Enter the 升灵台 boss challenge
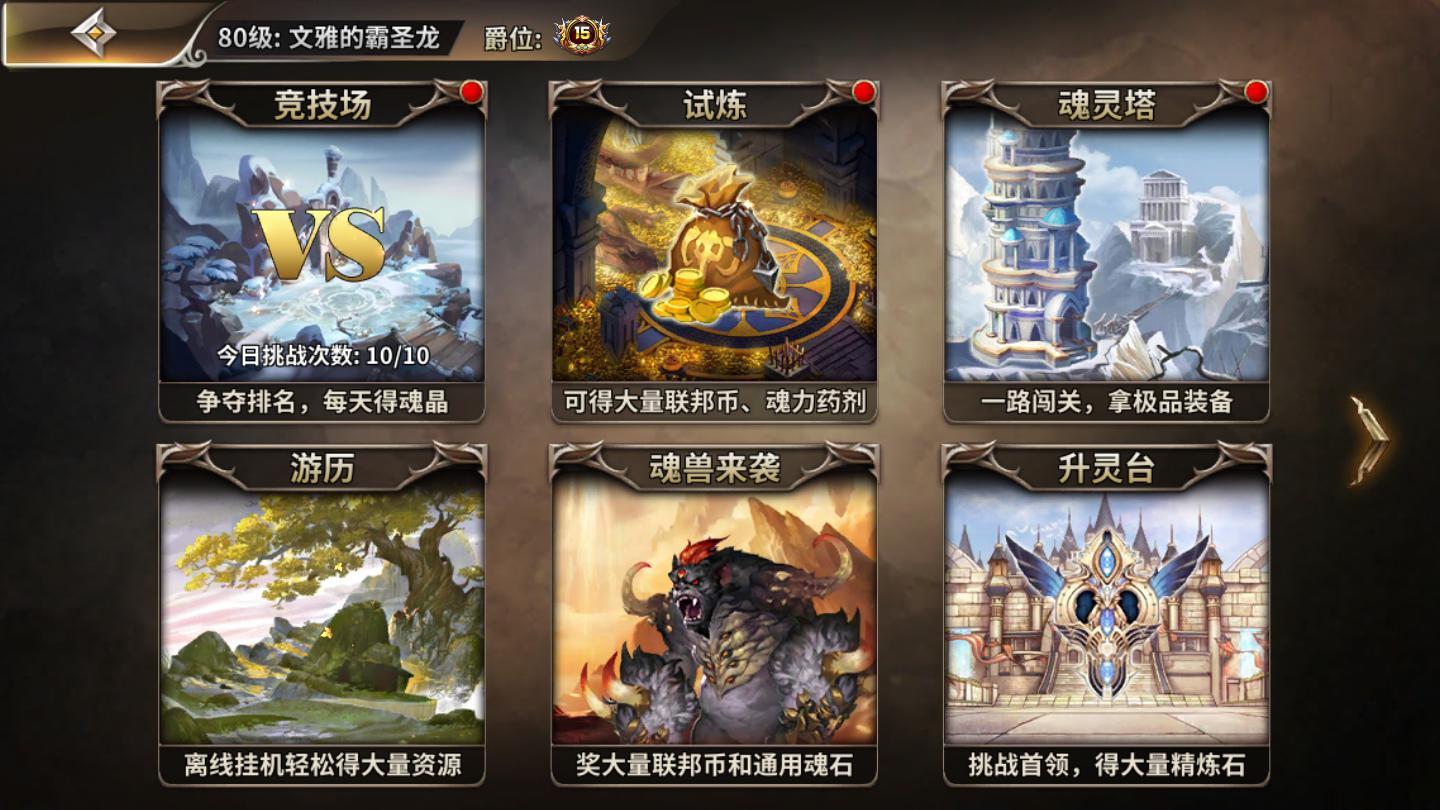This screenshot has width=1440, height=810. (x=1106, y=612)
